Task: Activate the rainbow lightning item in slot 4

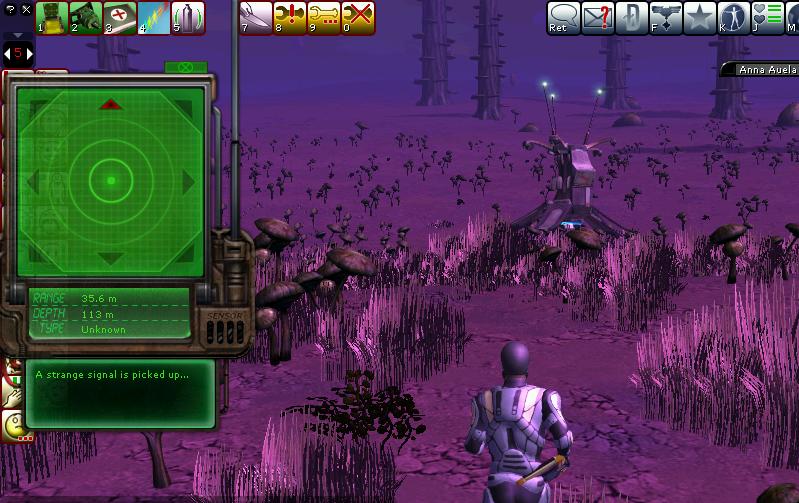Action: 154,17
